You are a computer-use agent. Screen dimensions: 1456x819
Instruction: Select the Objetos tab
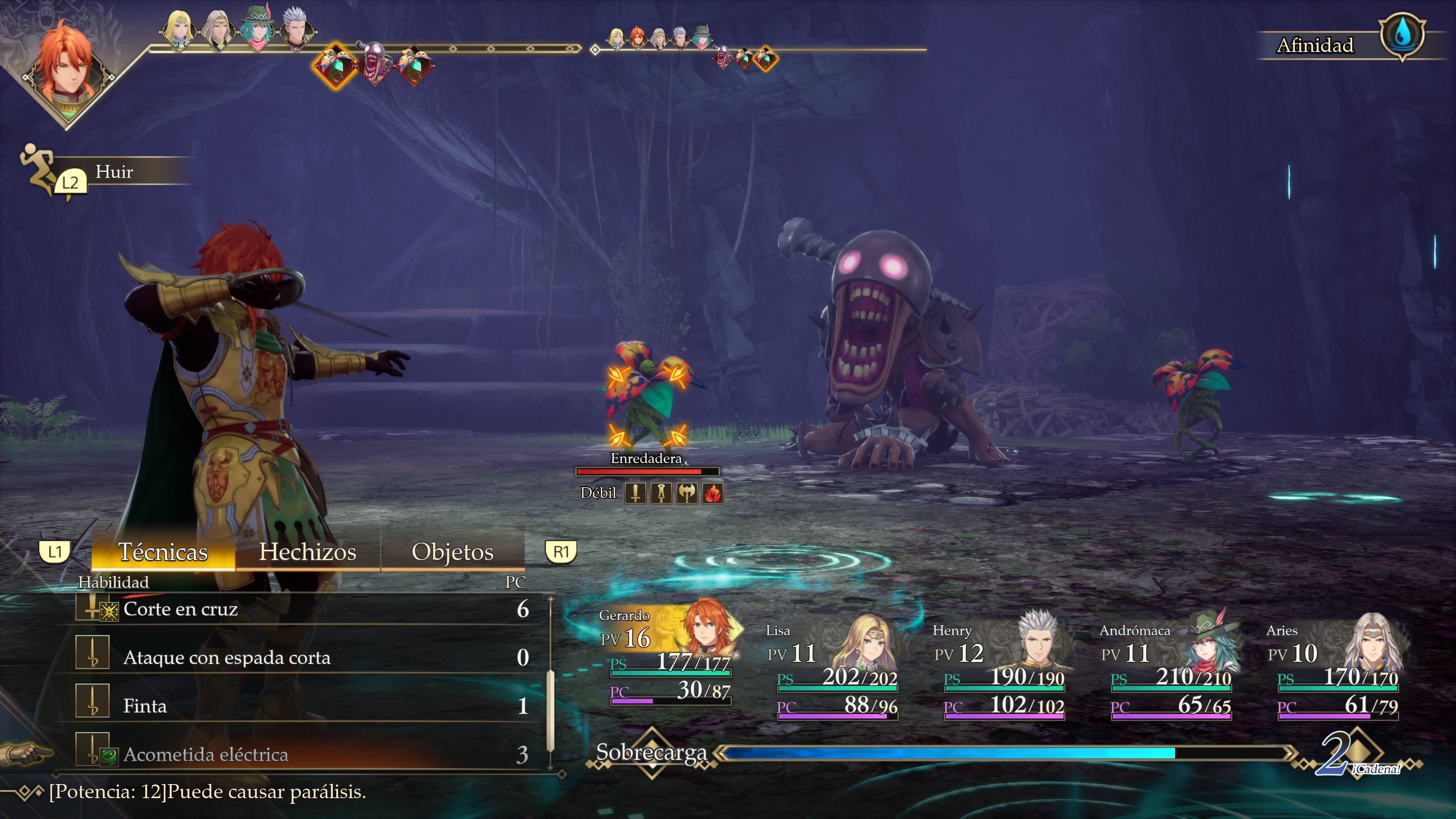452,552
